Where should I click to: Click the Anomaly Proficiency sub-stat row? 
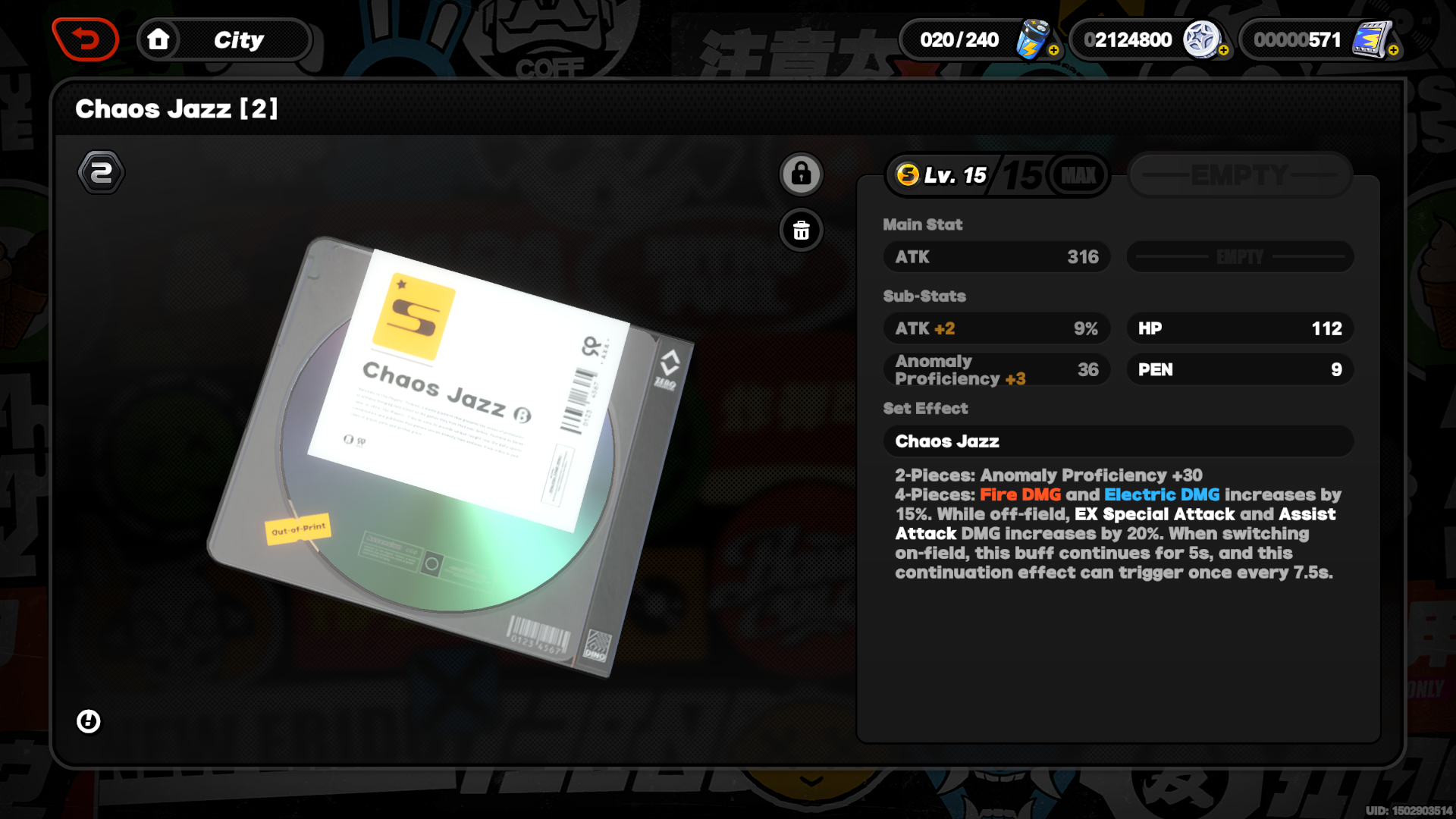coord(996,369)
